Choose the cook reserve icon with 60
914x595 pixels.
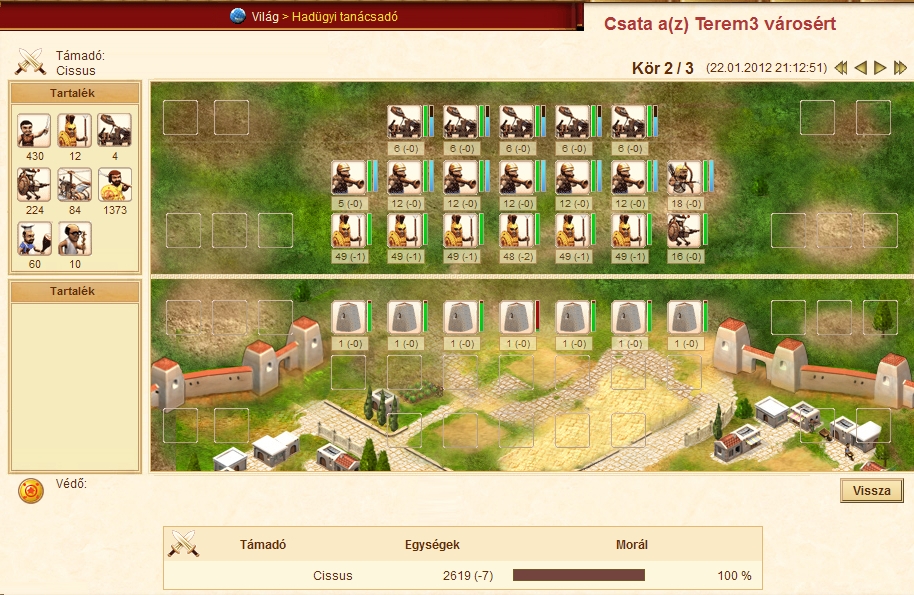coord(34,239)
